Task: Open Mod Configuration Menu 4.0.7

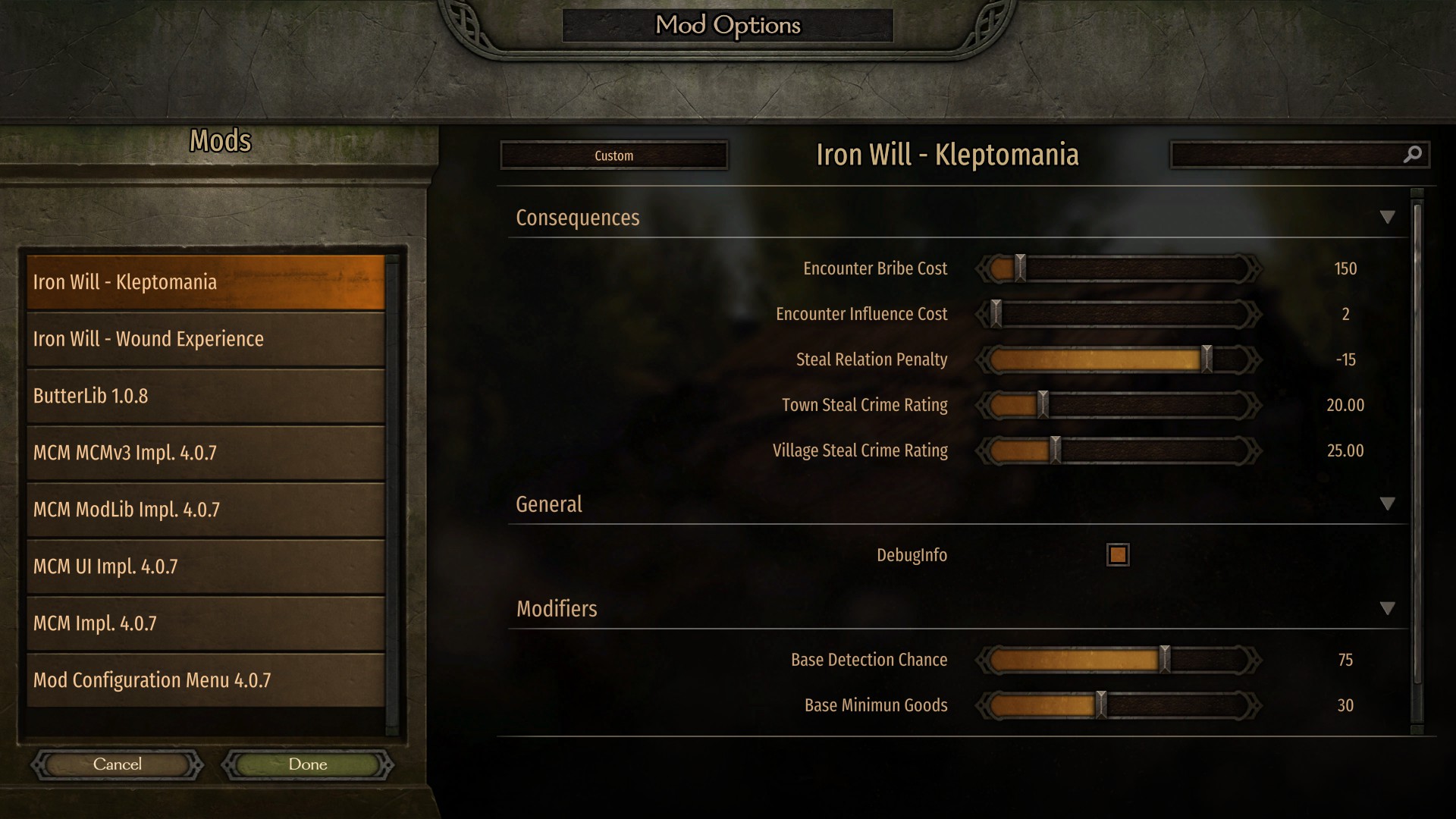Action: pyautogui.click(x=205, y=680)
